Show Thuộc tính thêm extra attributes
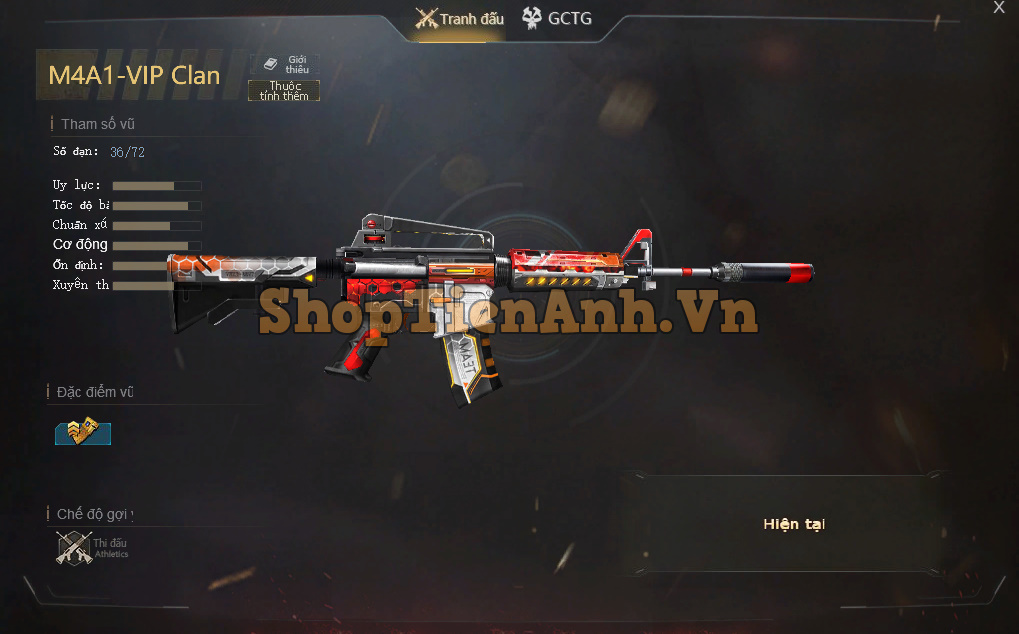The width and height of the screenshot is (1019, 634). 284,91
